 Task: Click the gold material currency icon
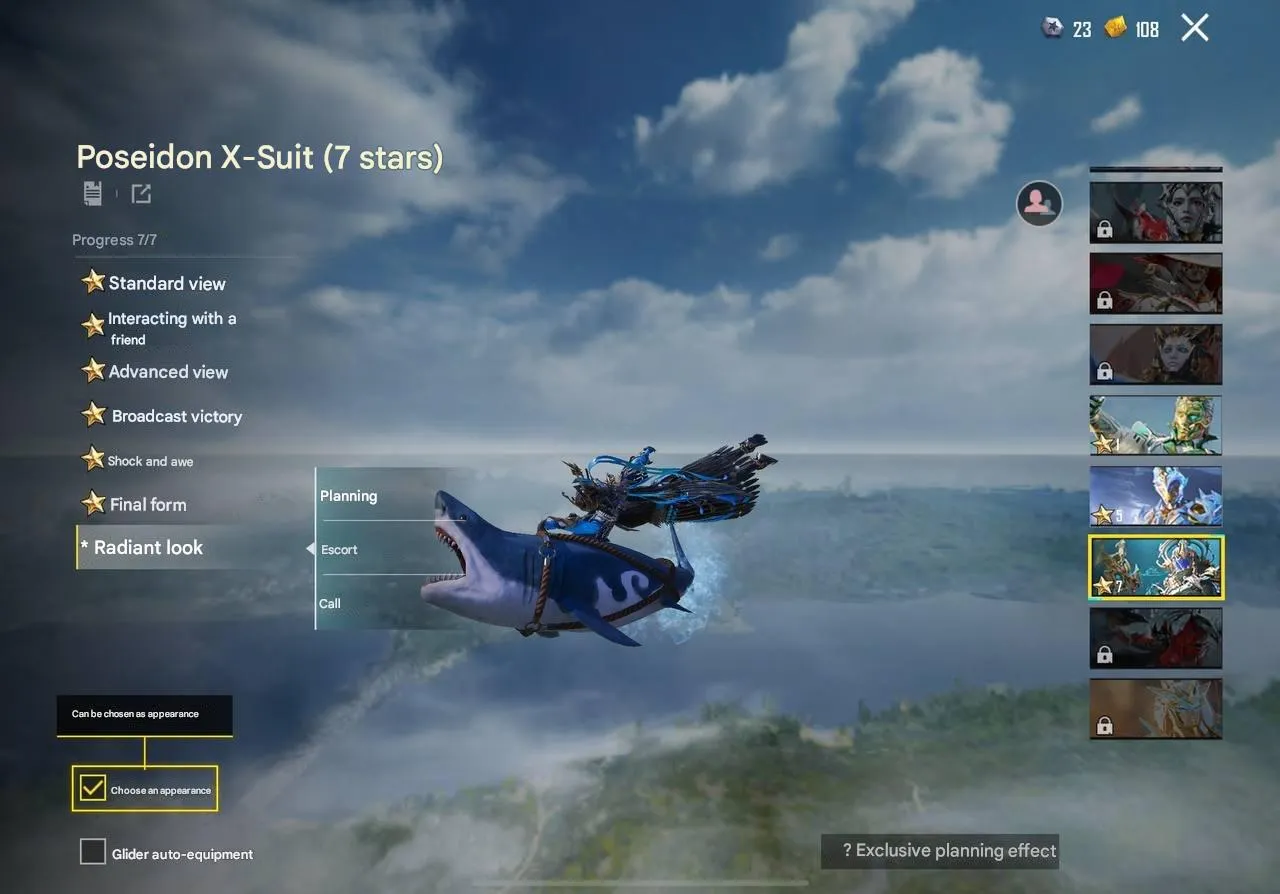pyautogui.click(x=1113, y=29)
